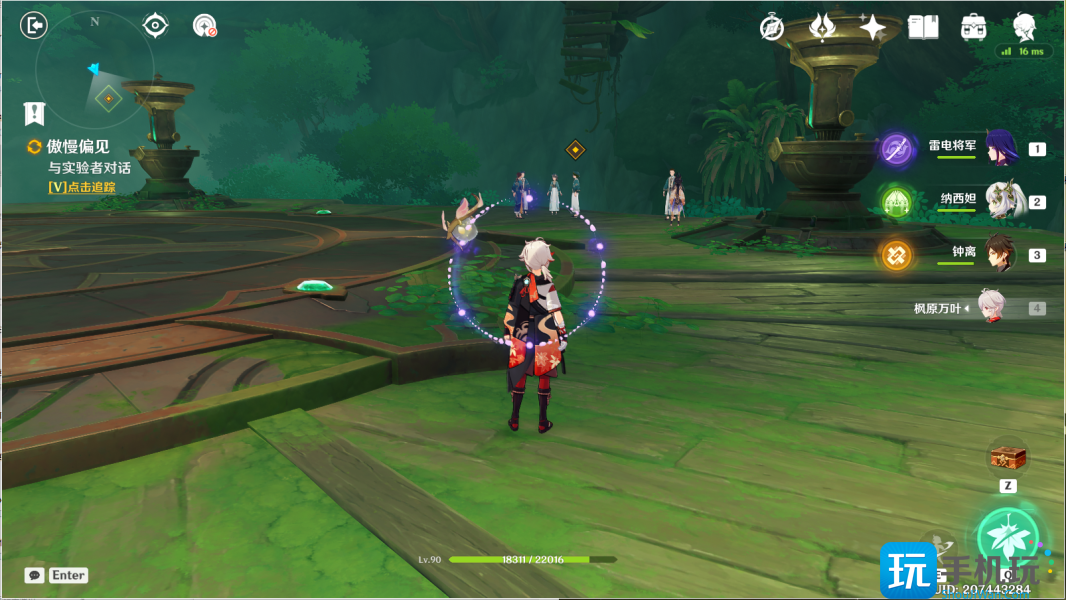Switch to party member 雷电将军
Viewport: 1066px width, 600px height.
pyautogui.click(x=1001, y=148)
